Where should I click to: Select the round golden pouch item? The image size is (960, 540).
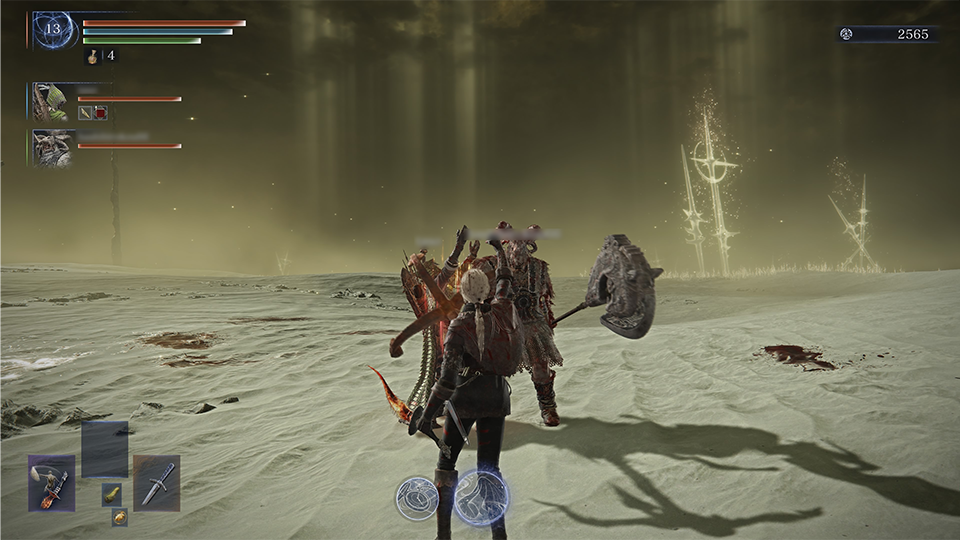coord(119,516)
